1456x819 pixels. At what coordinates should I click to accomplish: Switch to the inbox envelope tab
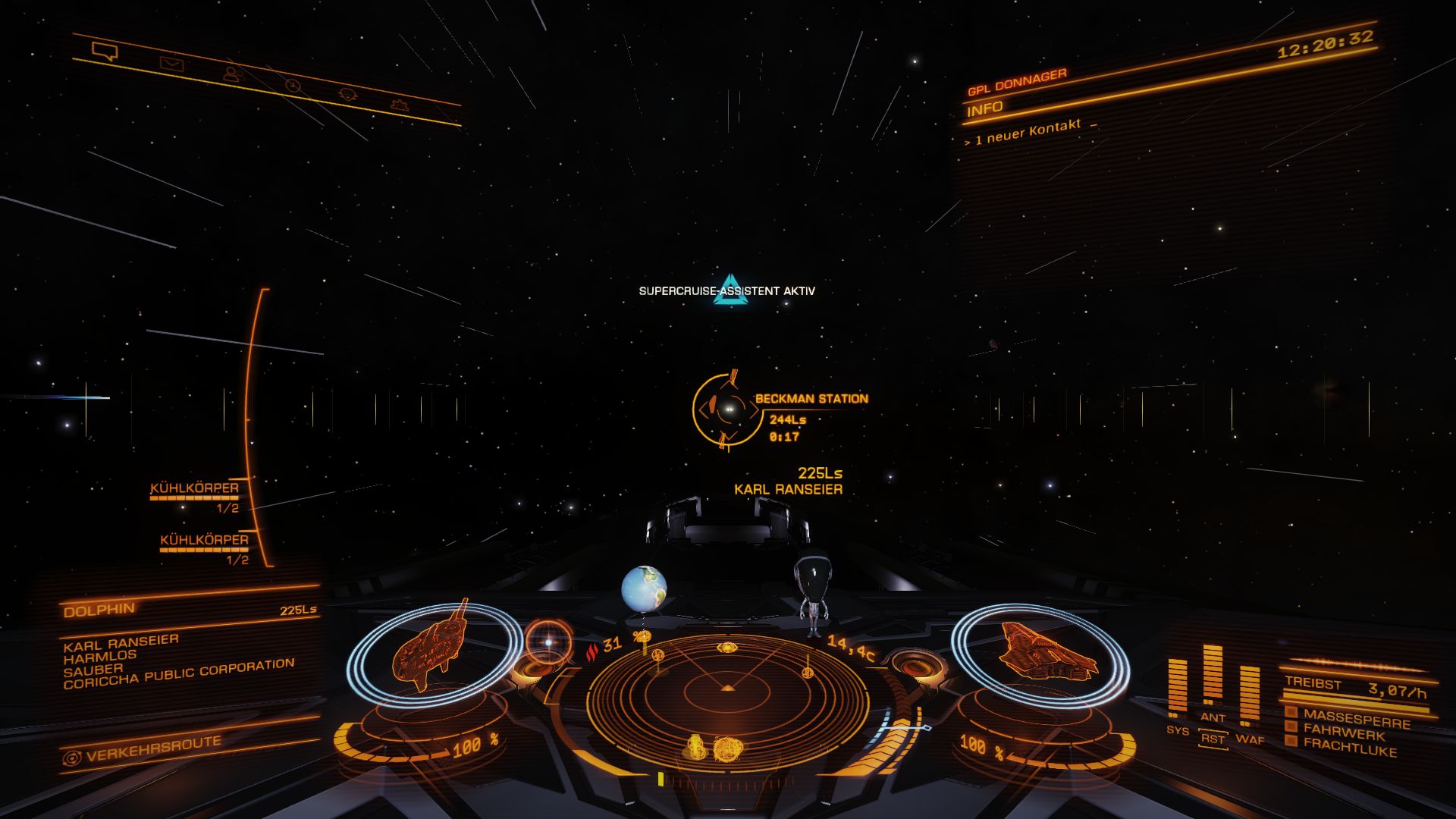pos(172,64)
